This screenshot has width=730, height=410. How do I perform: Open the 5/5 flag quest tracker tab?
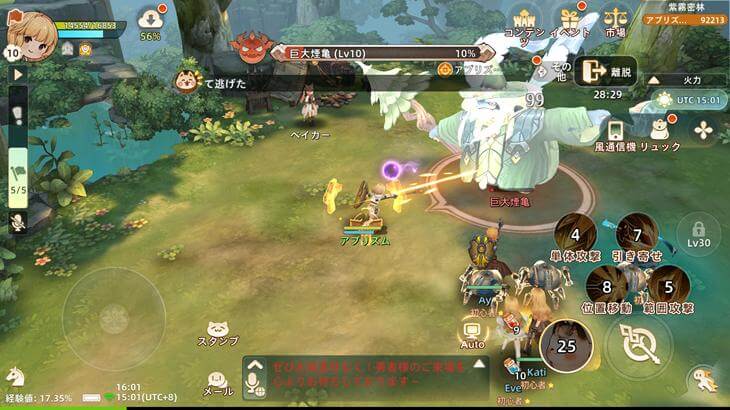pyautogui.click(x=18, y=176)
